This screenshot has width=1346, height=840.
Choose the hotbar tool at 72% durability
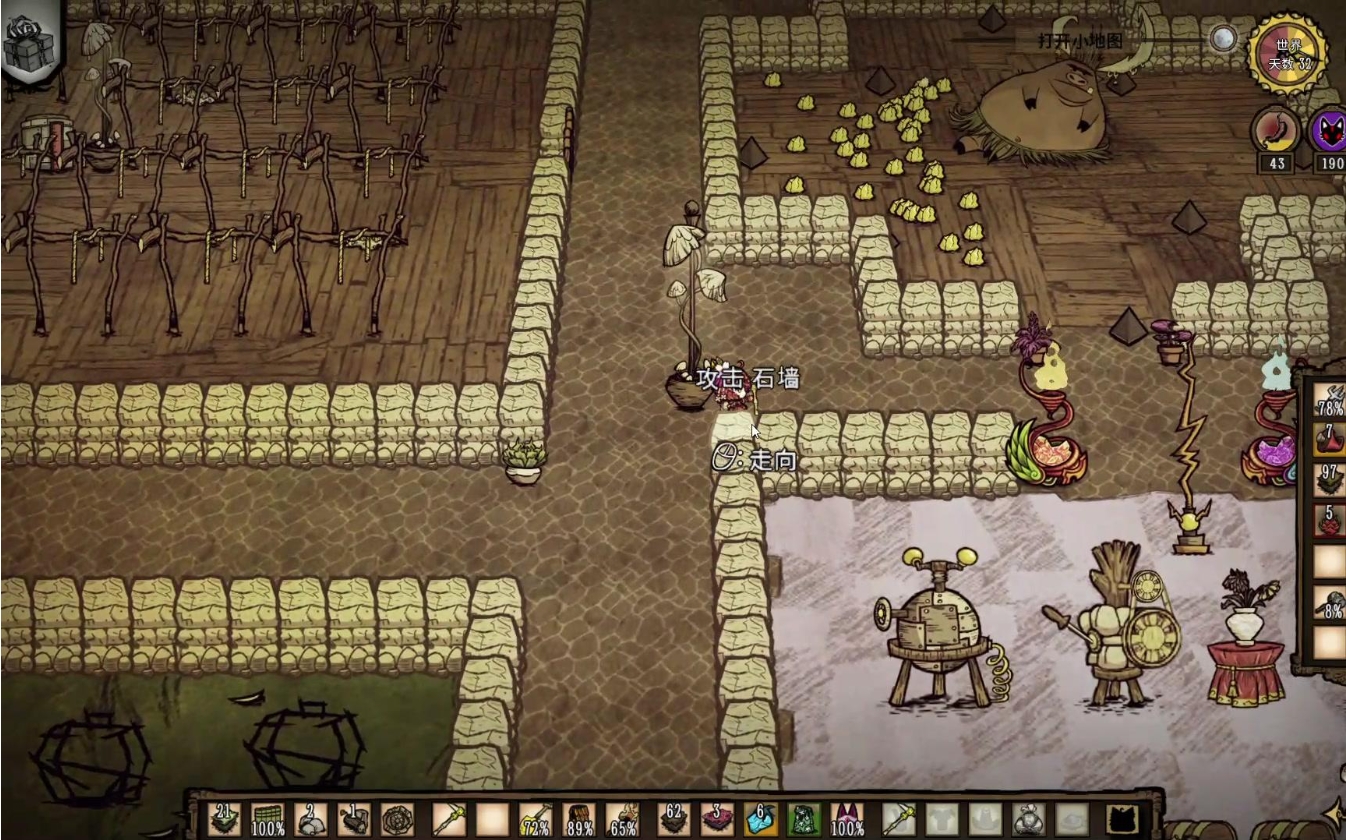tap(535, 820)
